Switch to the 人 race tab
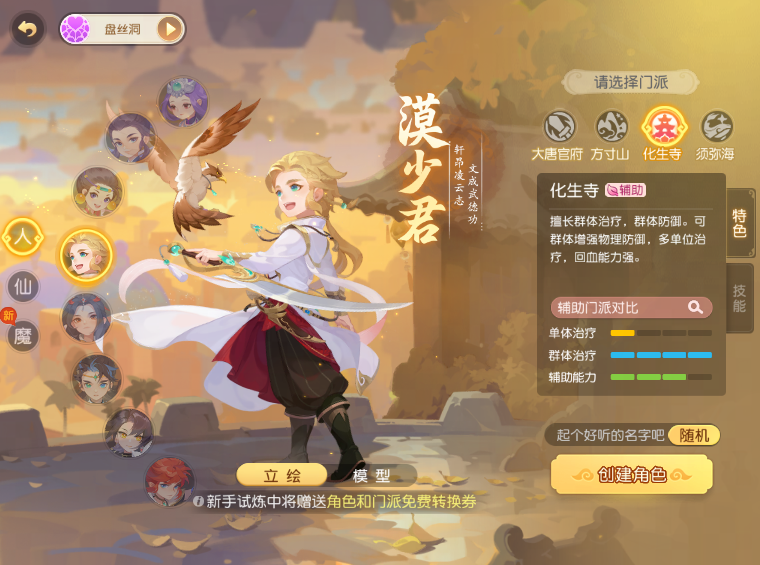Viewport: 760px width, 565px height. coord(23,237)
